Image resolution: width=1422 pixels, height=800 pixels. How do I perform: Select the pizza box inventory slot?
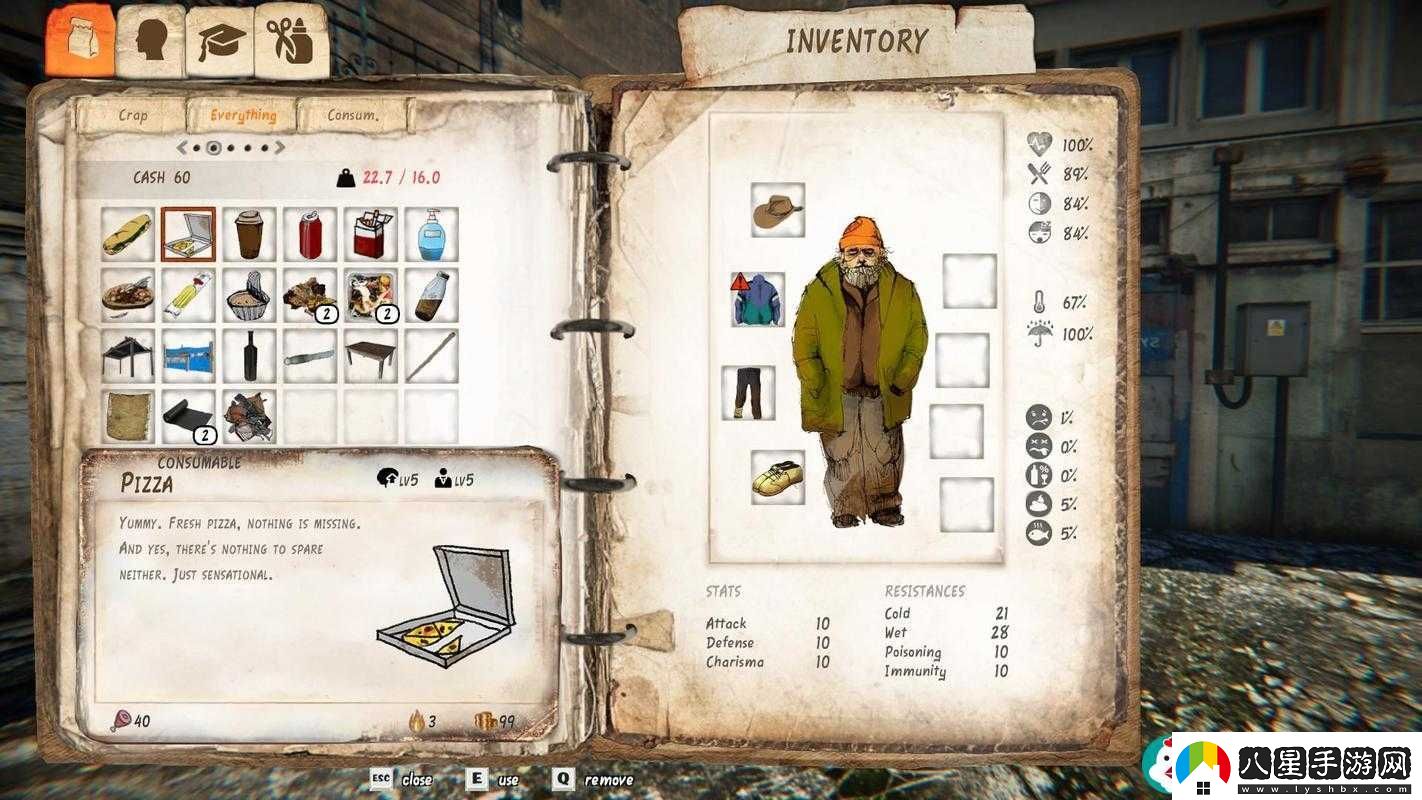188,234
